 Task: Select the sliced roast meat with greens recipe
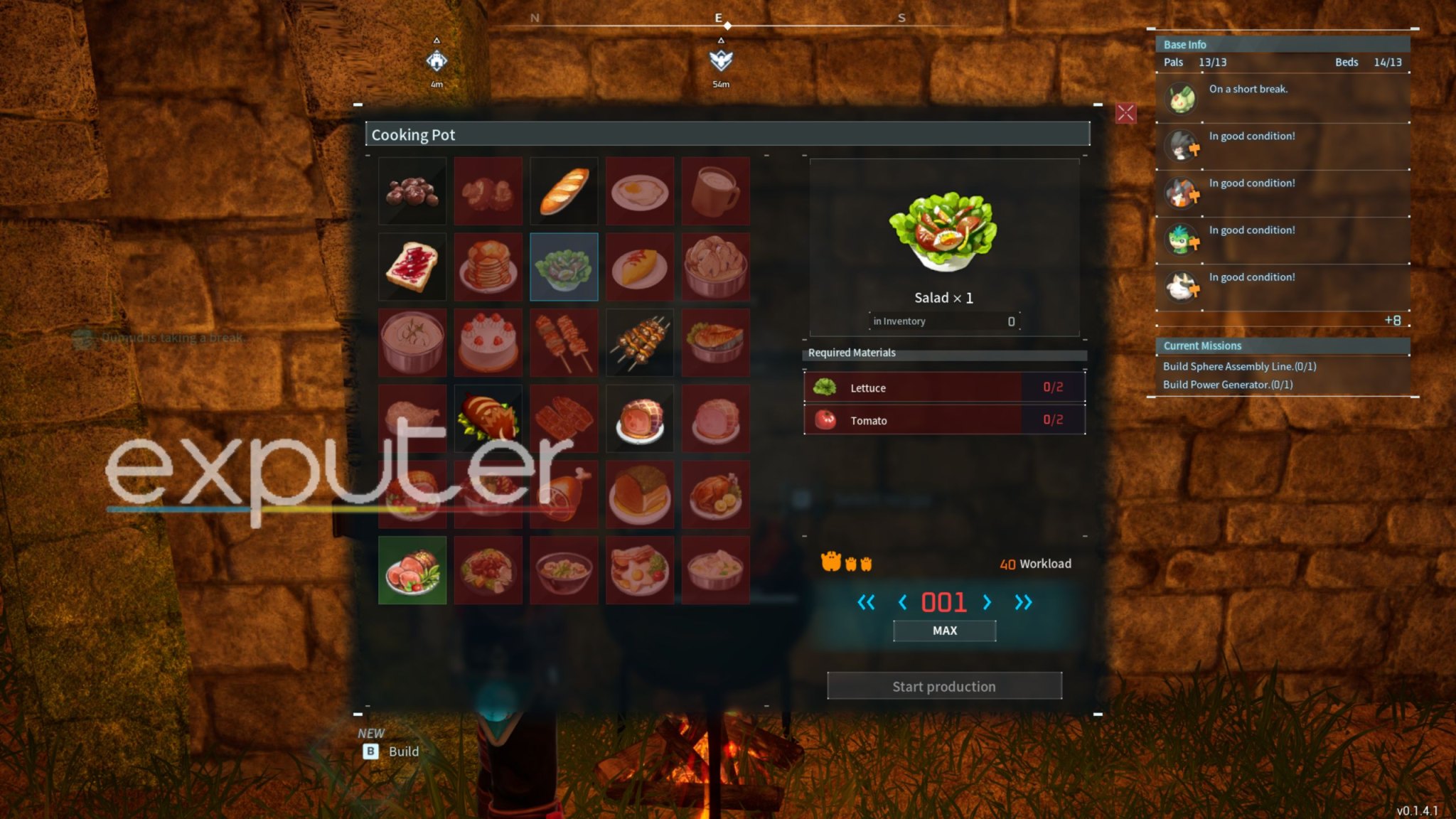[412, 570]
